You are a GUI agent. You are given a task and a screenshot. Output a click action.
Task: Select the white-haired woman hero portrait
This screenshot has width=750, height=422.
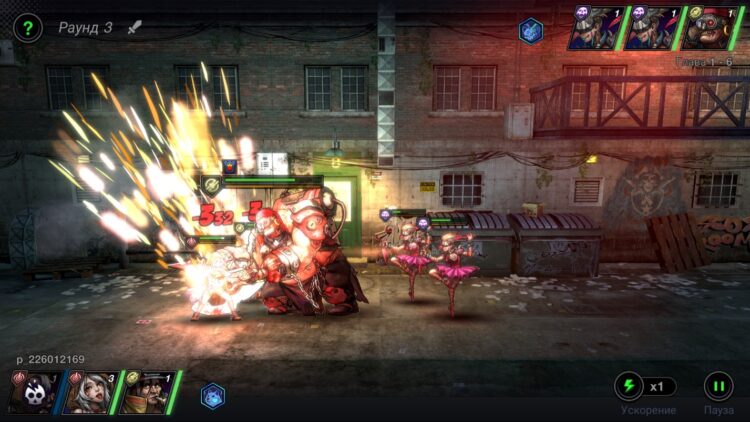pyautogui.click(x=91, y=392)
